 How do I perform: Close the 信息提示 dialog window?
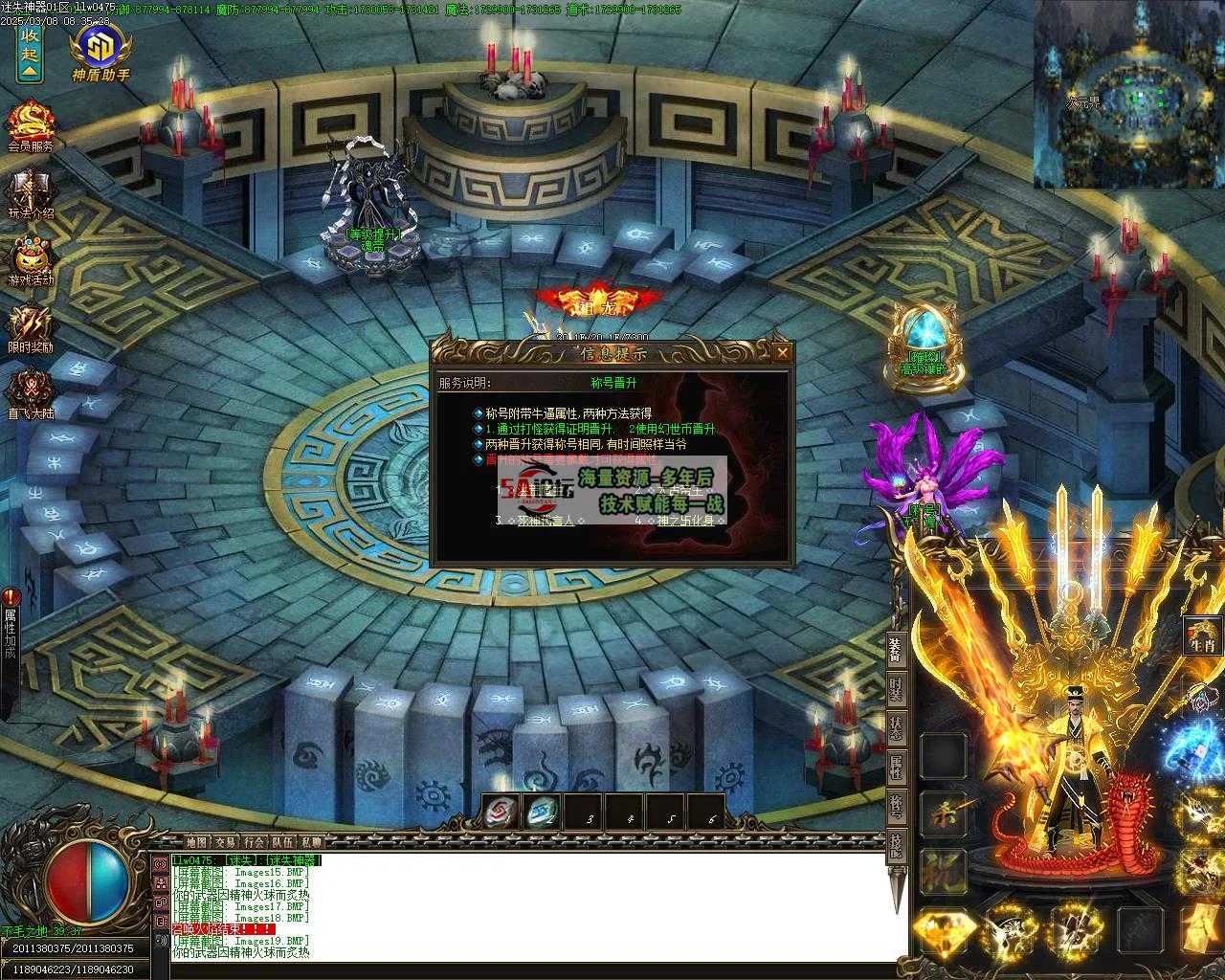[782, 352]
